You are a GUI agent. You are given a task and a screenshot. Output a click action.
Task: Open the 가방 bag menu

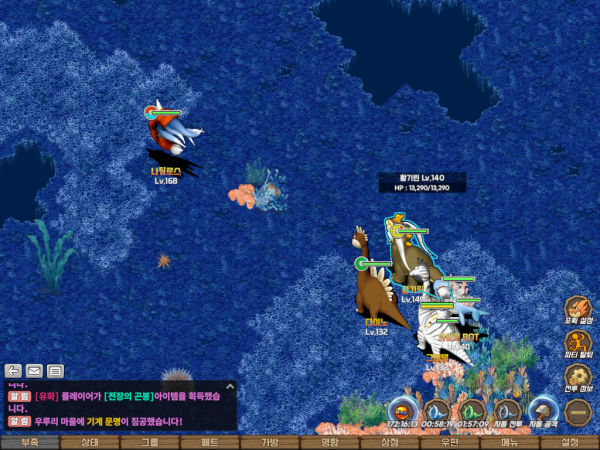[x=269, y=442]
